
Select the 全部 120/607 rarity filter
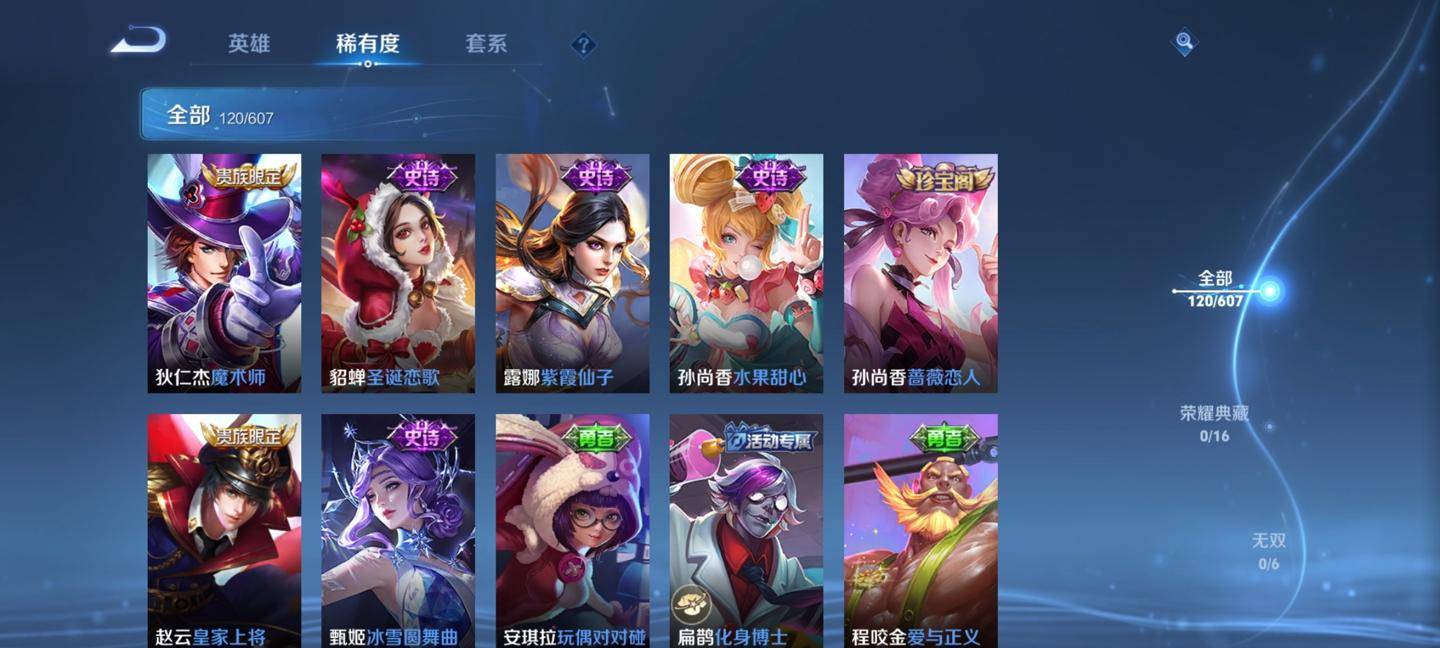[1215, 289]
